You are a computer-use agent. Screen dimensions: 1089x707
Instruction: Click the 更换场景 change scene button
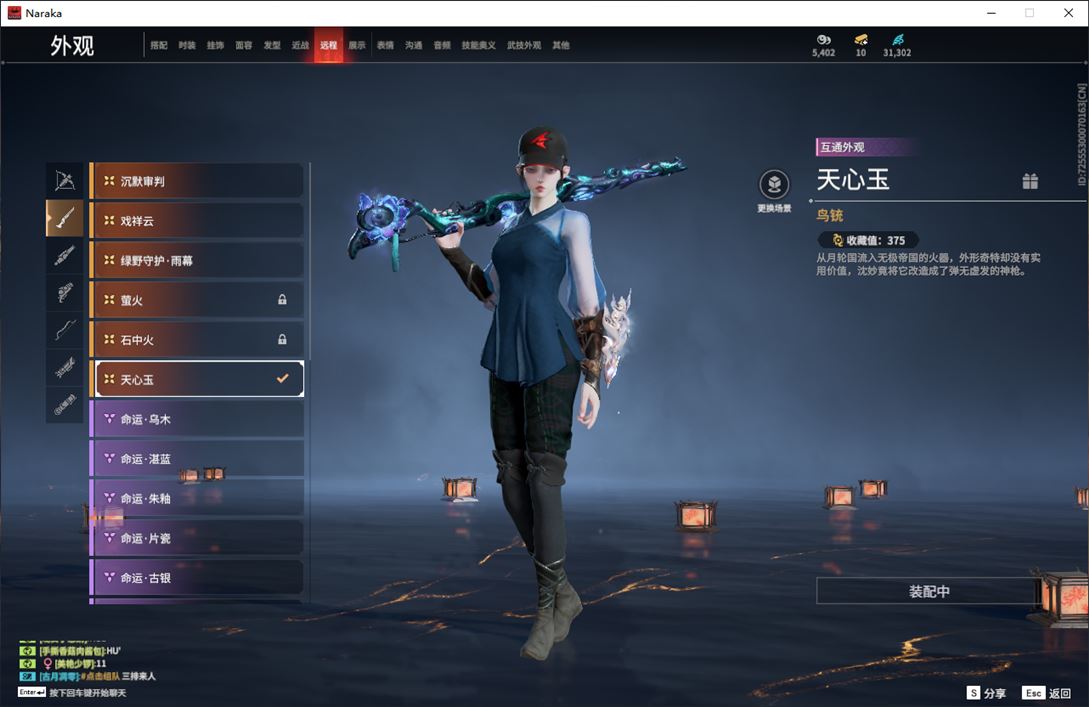click(774, 185)
